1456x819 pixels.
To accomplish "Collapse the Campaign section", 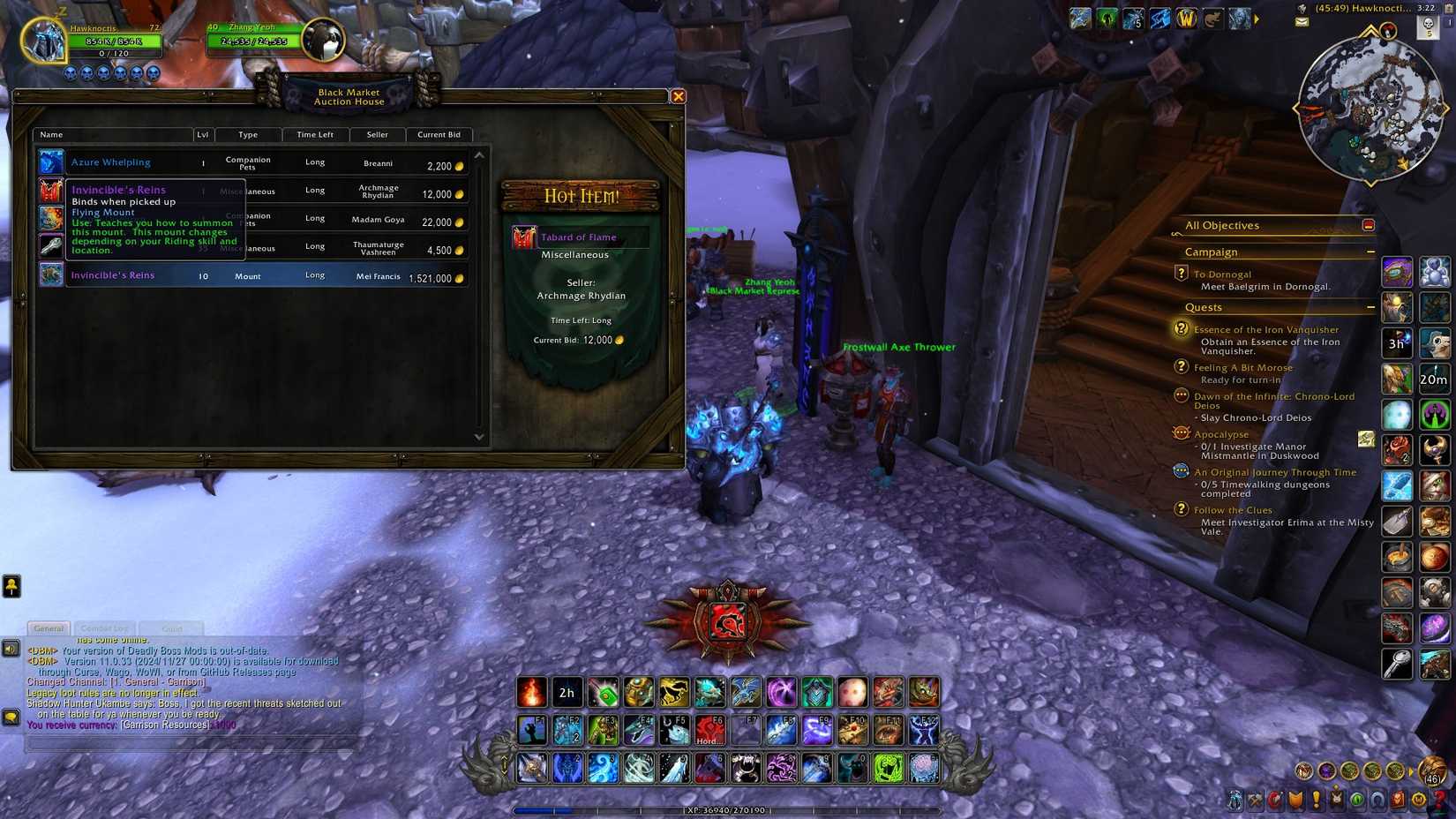I will pos(1370,252).
